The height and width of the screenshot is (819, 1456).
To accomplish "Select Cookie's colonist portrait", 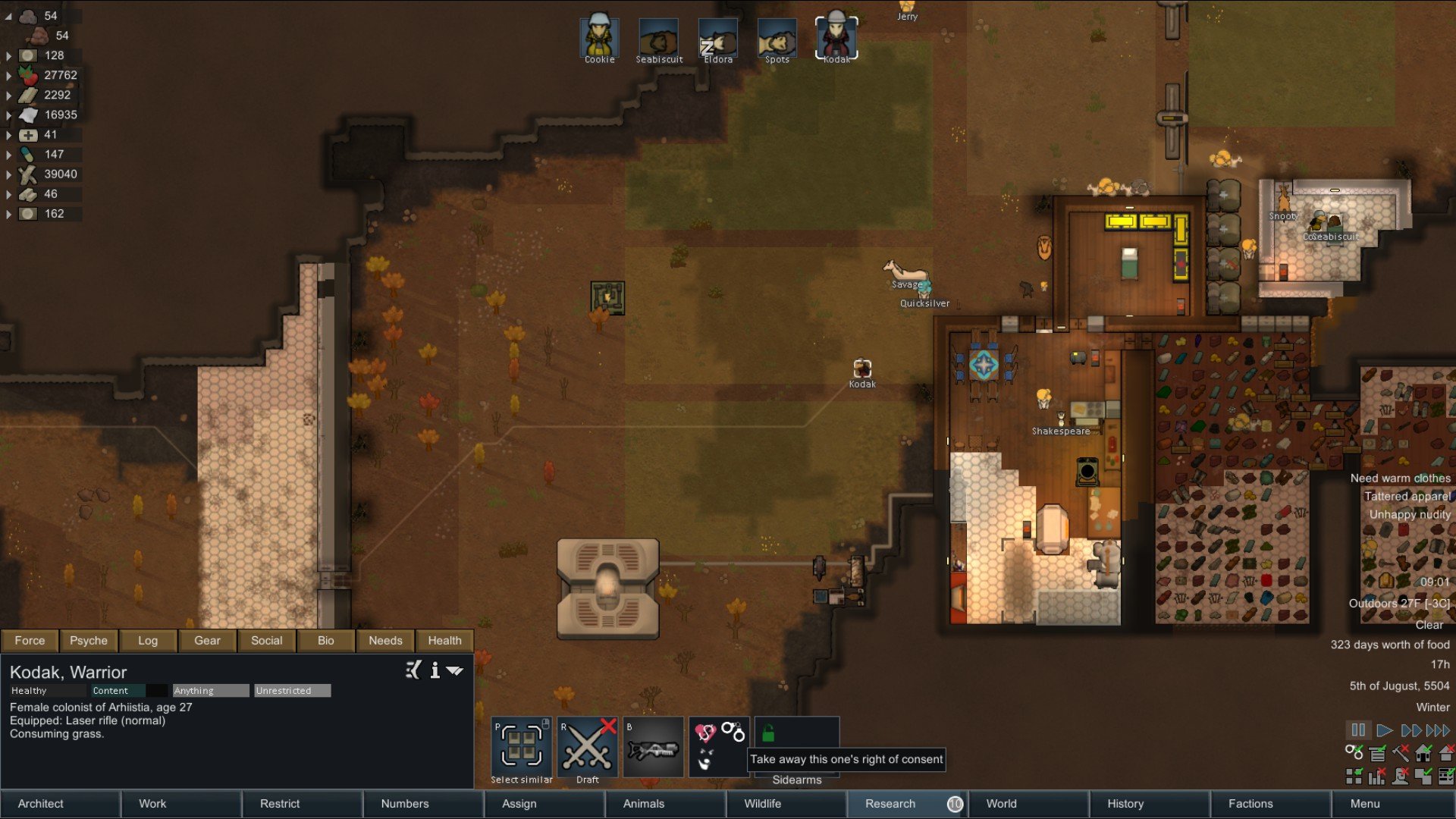I will click(599, 38).
